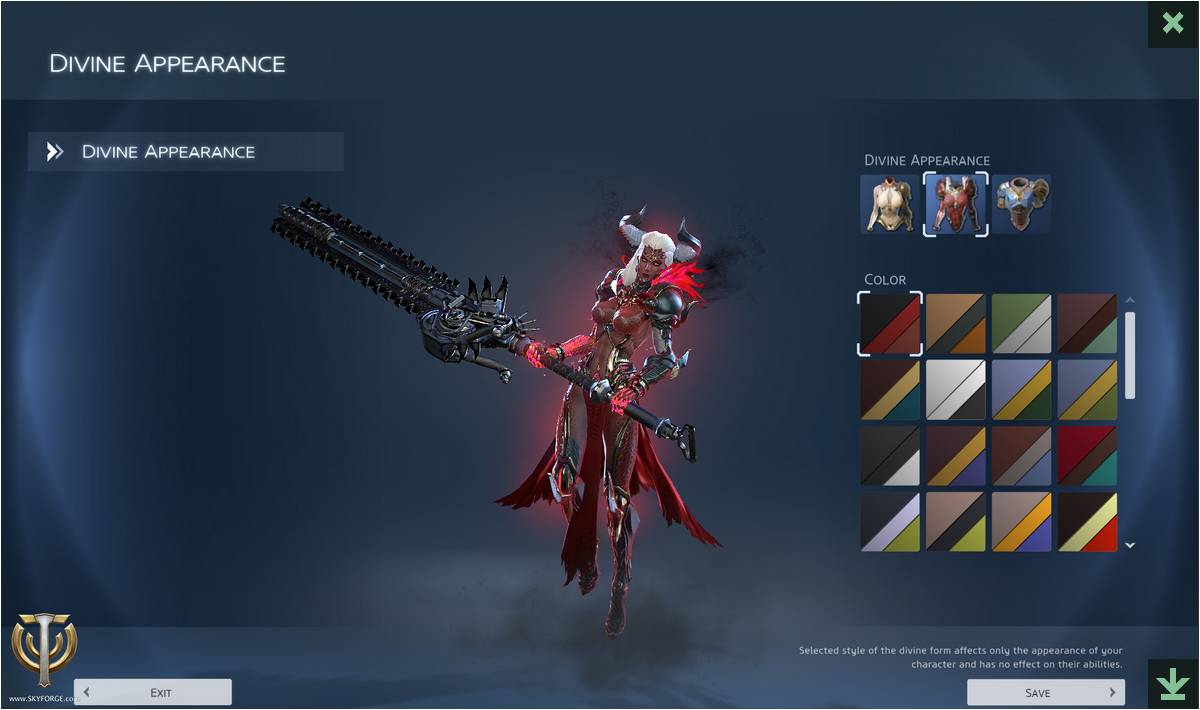The image size is (1200, 710).
Task: Open the Divine Appearance menu entry
Action: pos(186,152)
